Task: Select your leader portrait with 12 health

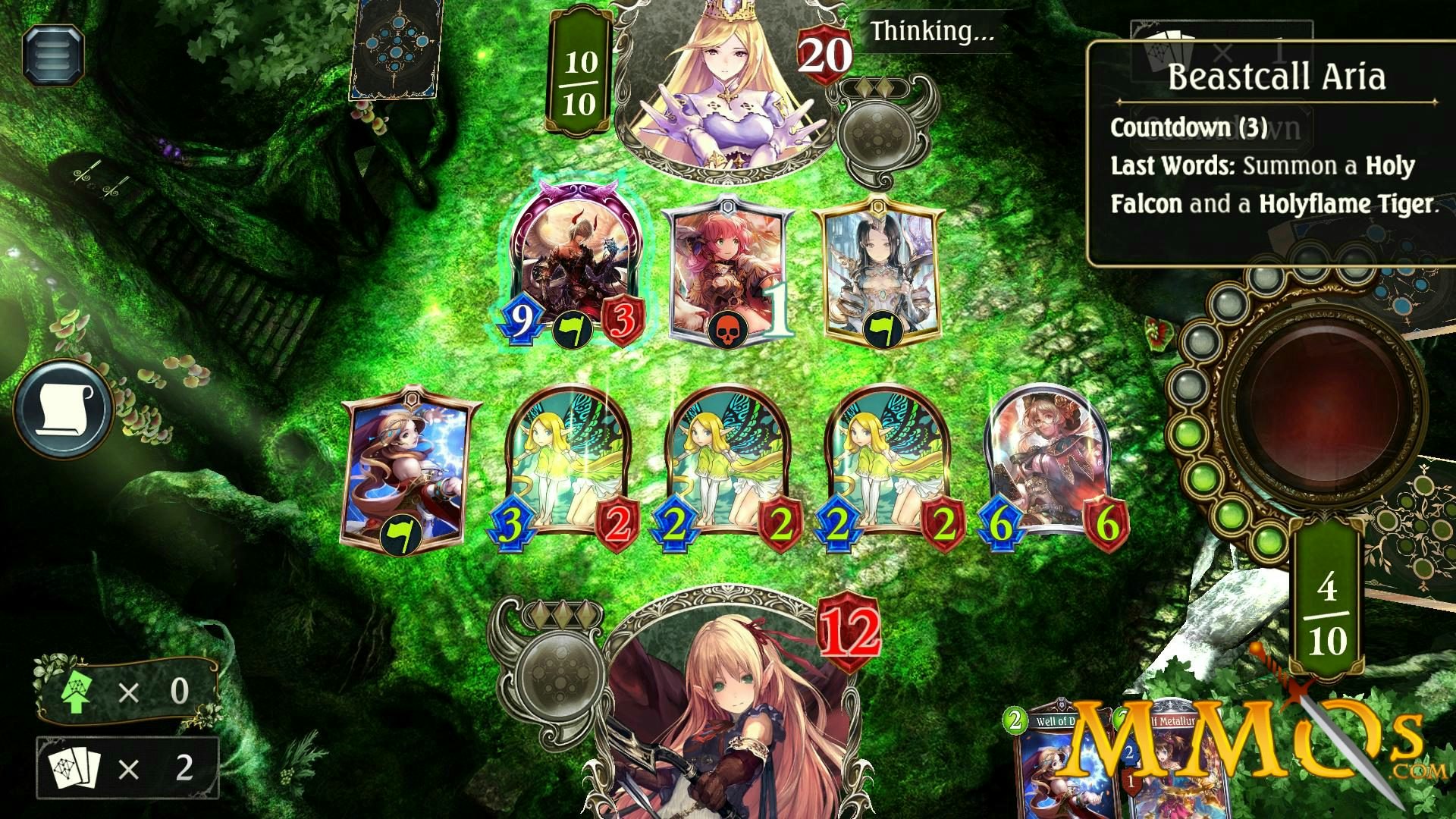Action: point(728,720)
